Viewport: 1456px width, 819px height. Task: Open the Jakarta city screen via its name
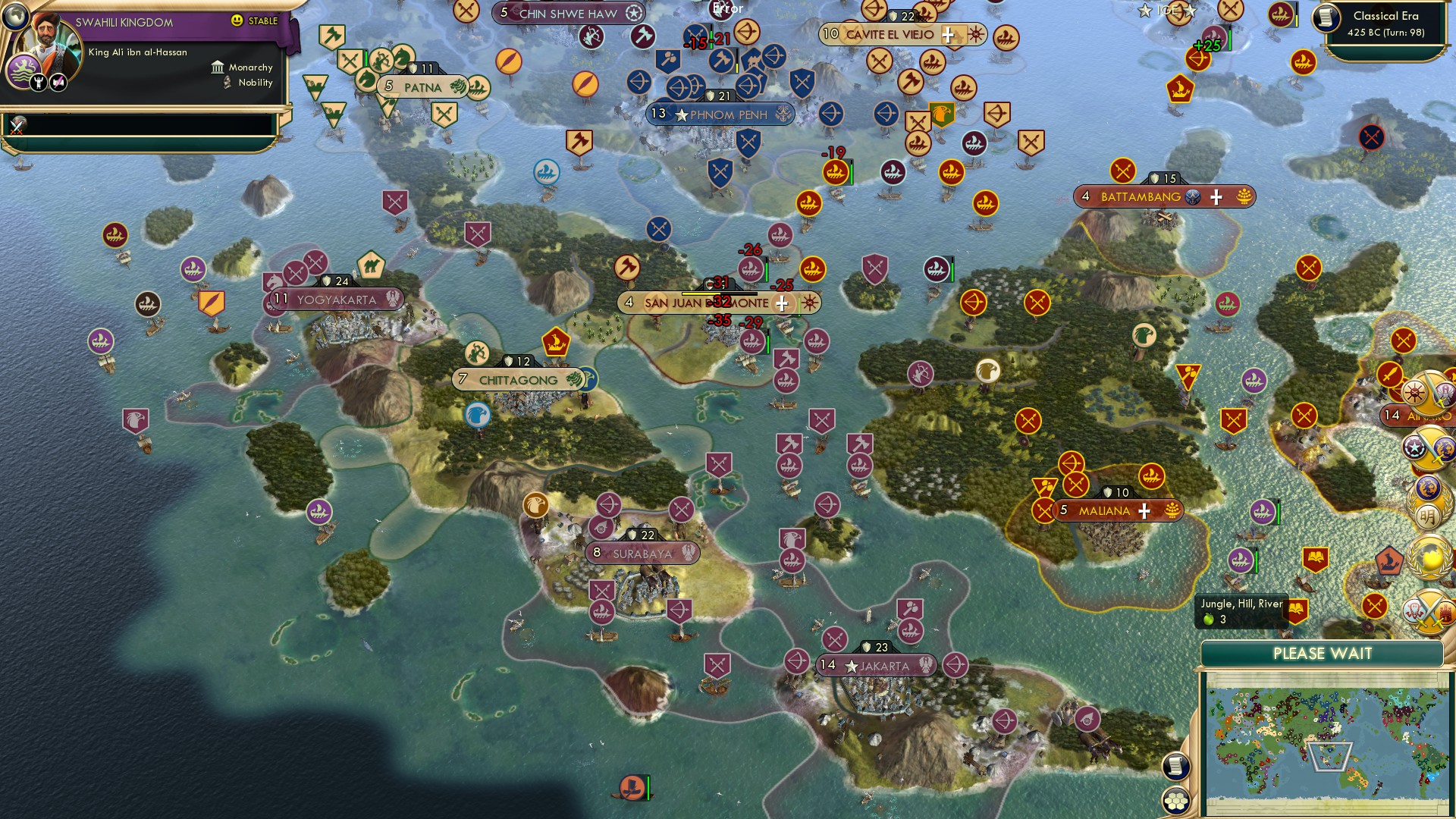pyautogui.click(x=885, y=666)
